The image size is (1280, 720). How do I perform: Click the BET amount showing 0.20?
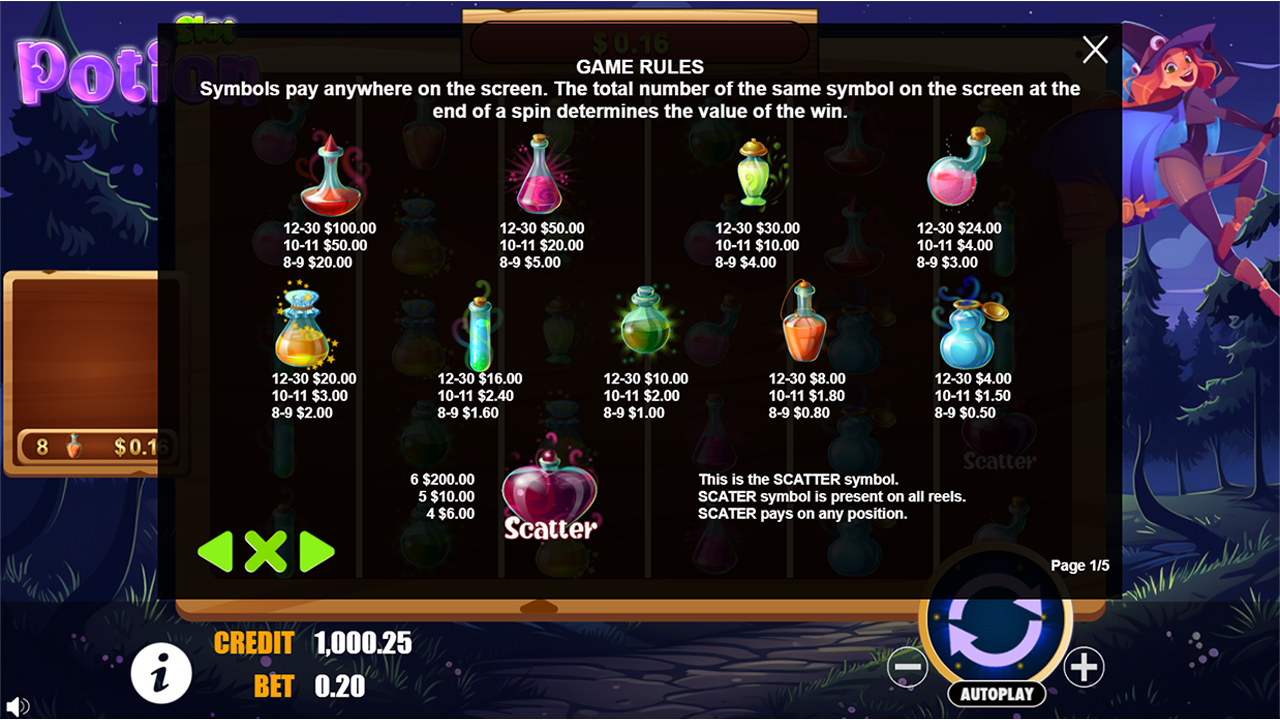click(344, 687)
